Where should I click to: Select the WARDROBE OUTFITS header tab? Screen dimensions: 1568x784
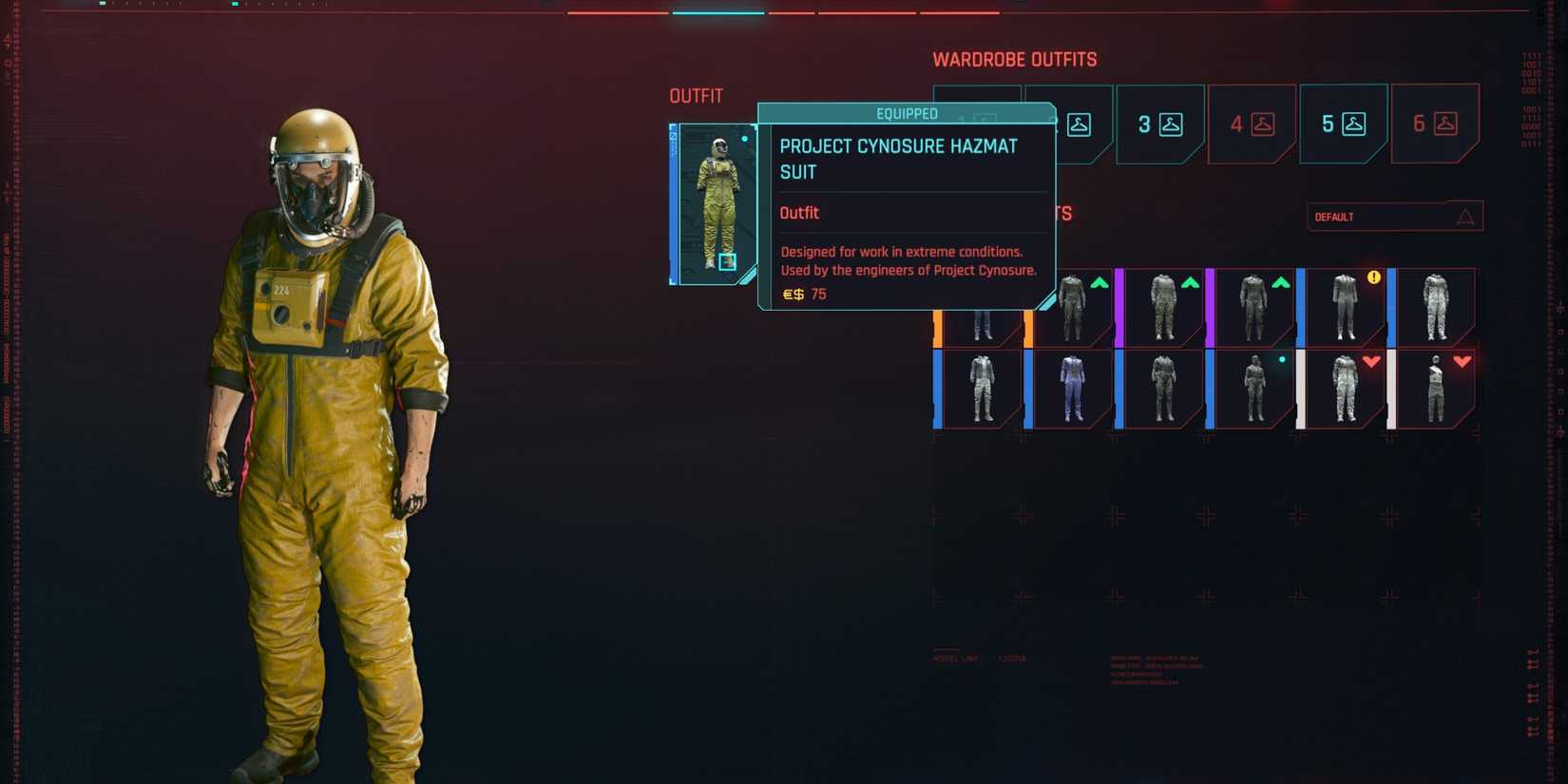(1014, 59)
